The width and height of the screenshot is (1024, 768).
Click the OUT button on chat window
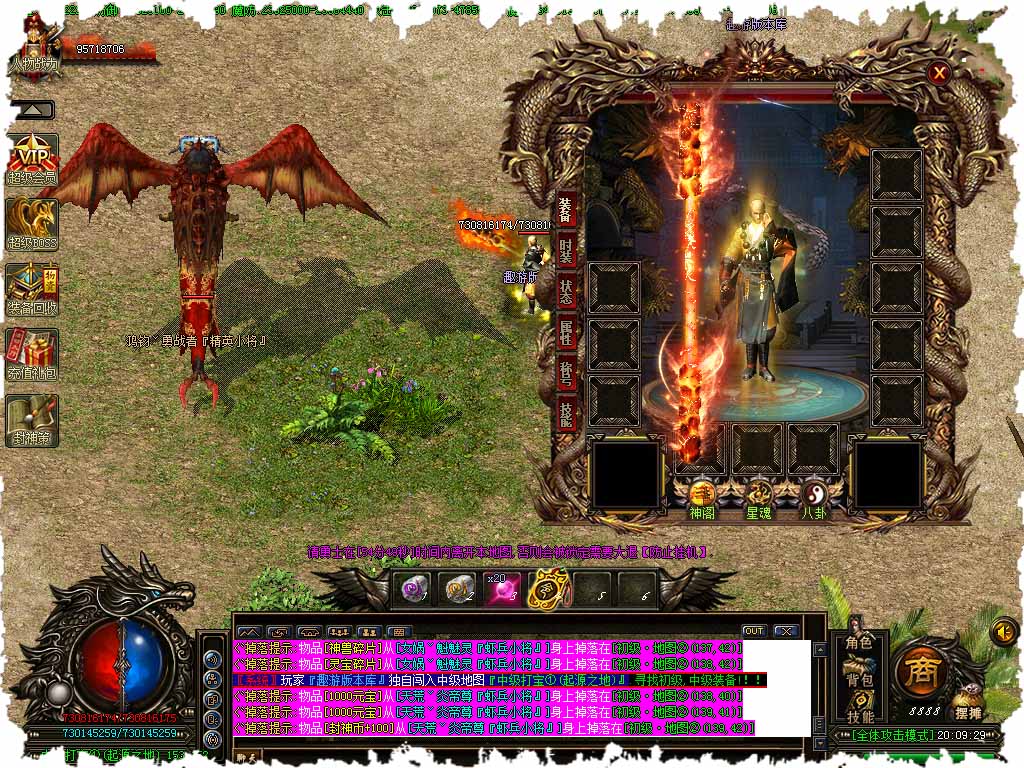click(754, 631)
